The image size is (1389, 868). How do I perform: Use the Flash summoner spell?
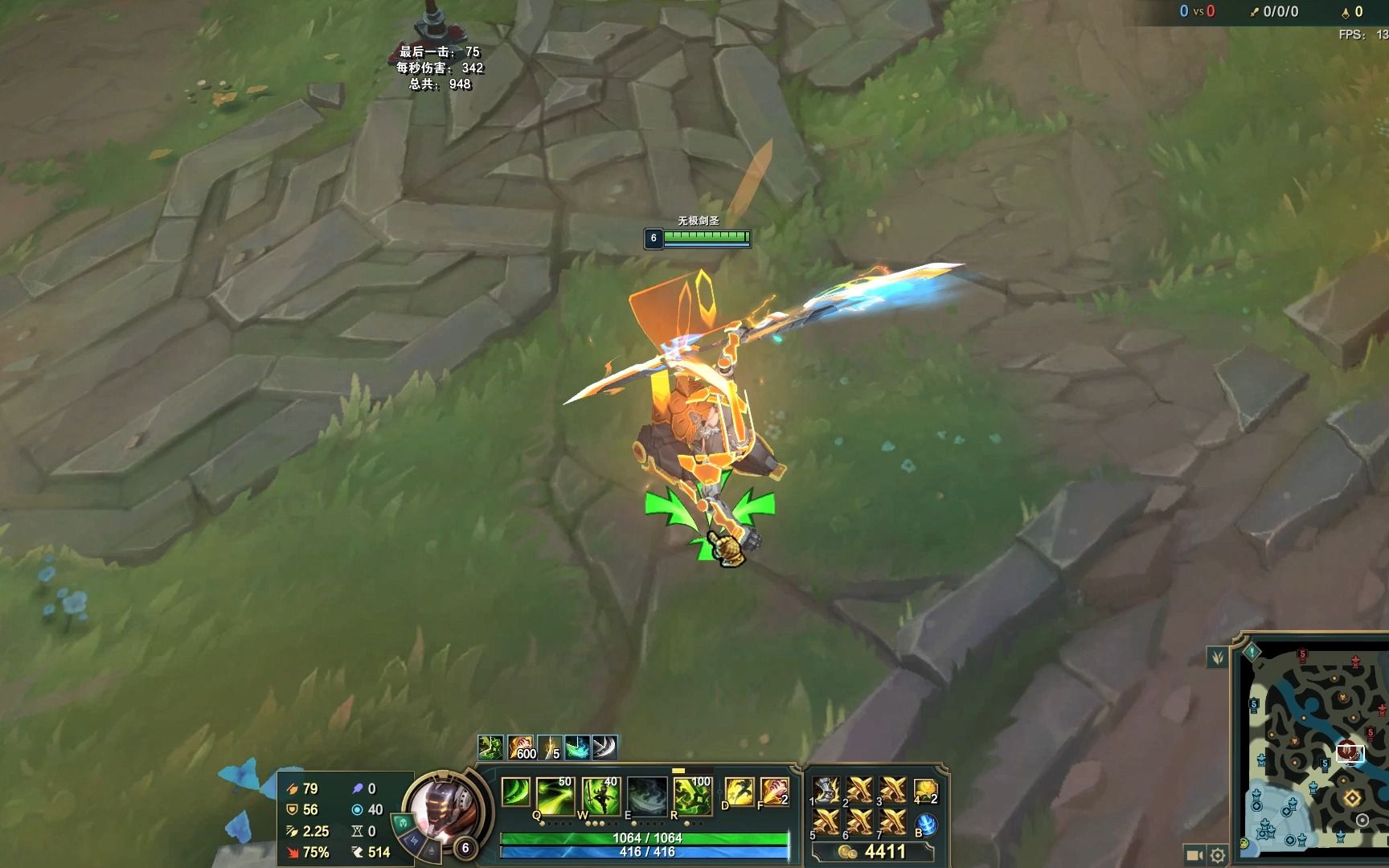(739, 792)
